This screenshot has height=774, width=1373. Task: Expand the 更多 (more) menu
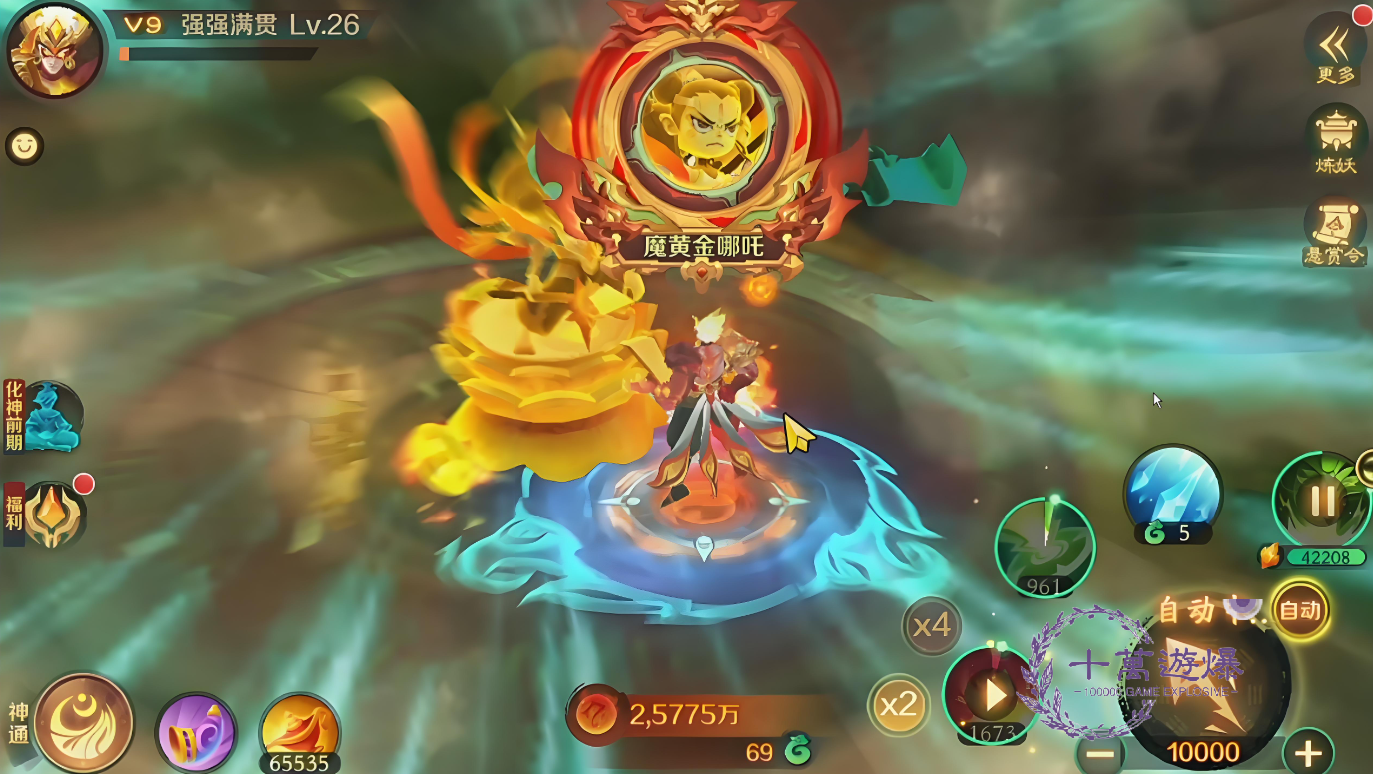tap(1335, 48)
